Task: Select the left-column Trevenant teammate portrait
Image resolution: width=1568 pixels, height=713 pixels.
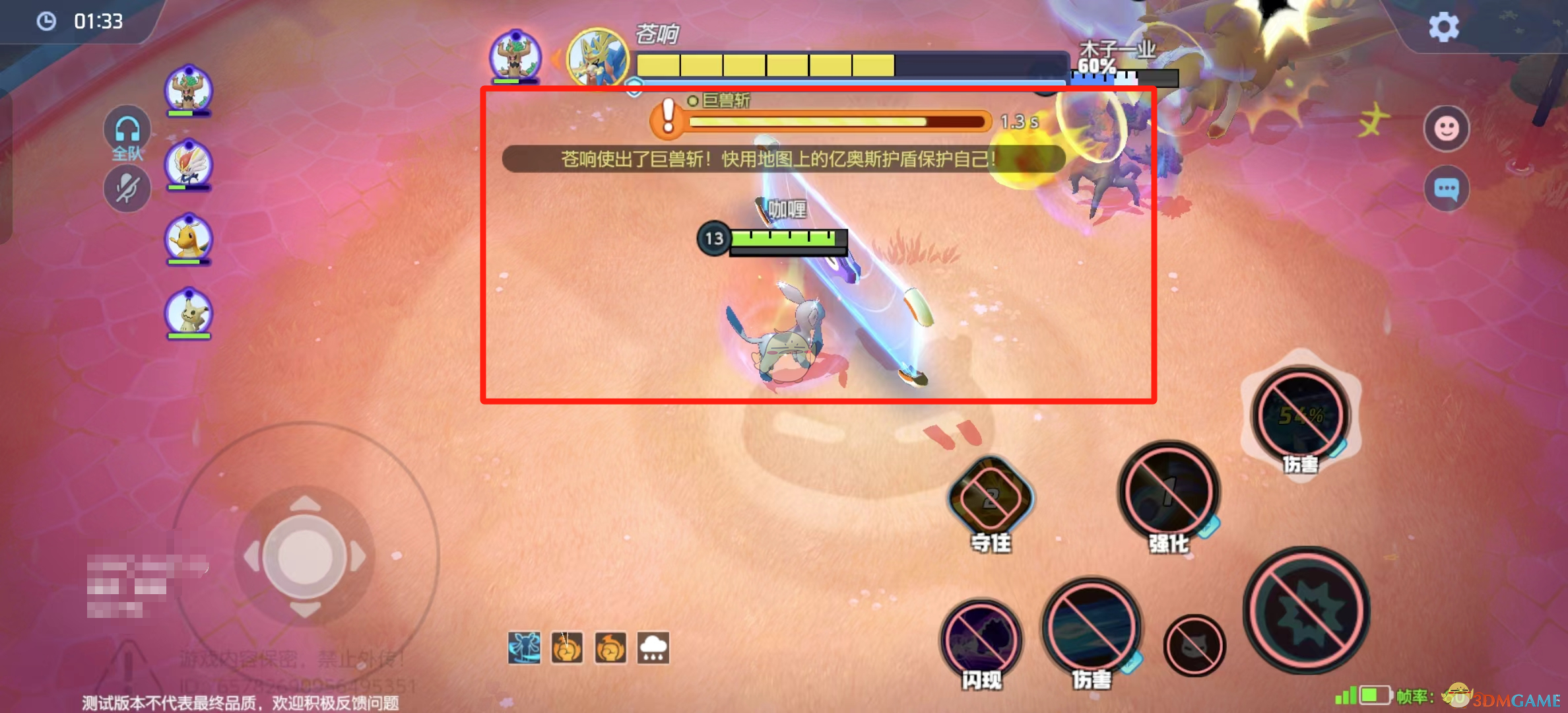Action: click(x=189, y=90)
